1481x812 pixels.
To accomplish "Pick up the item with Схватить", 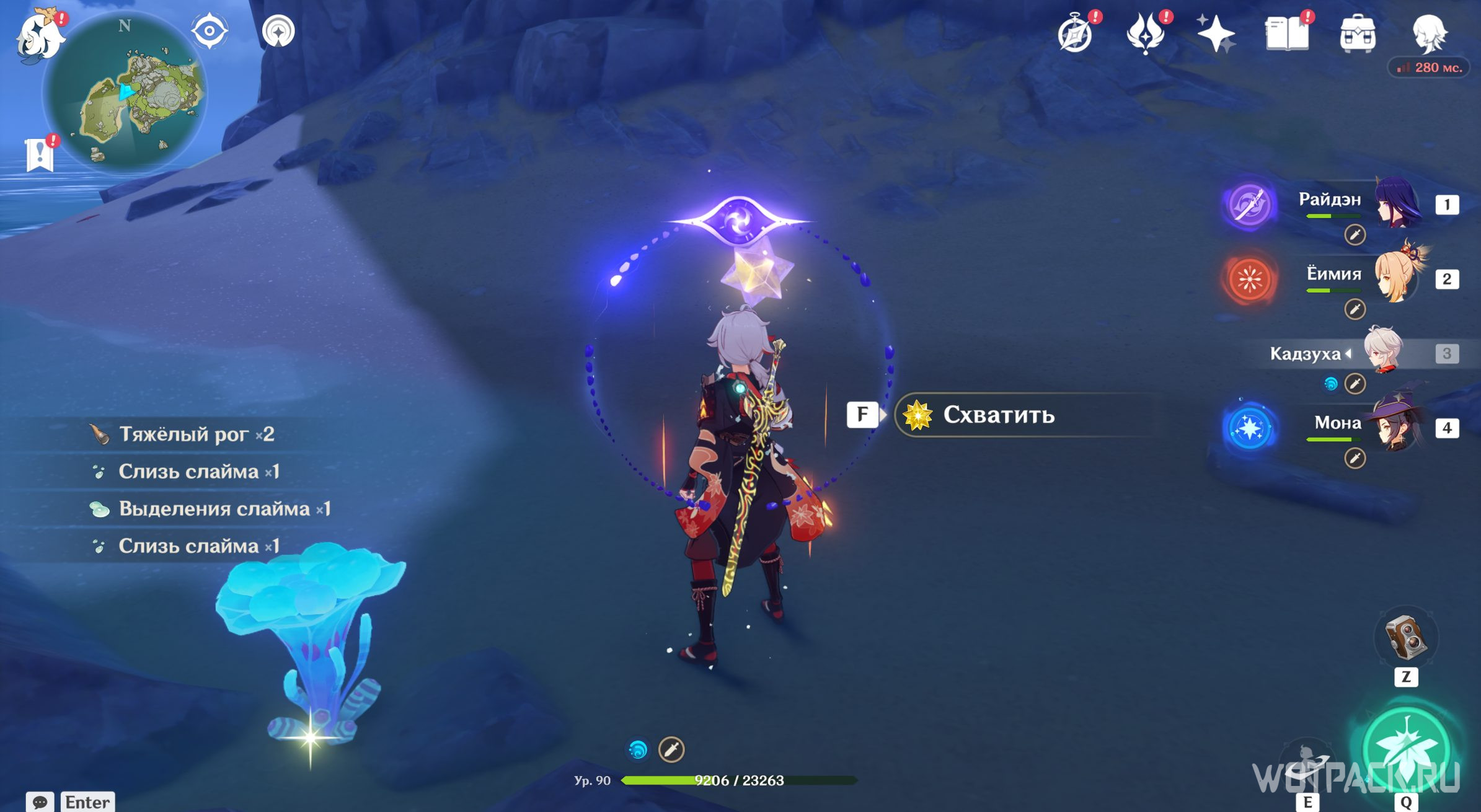I will point(998,415).
